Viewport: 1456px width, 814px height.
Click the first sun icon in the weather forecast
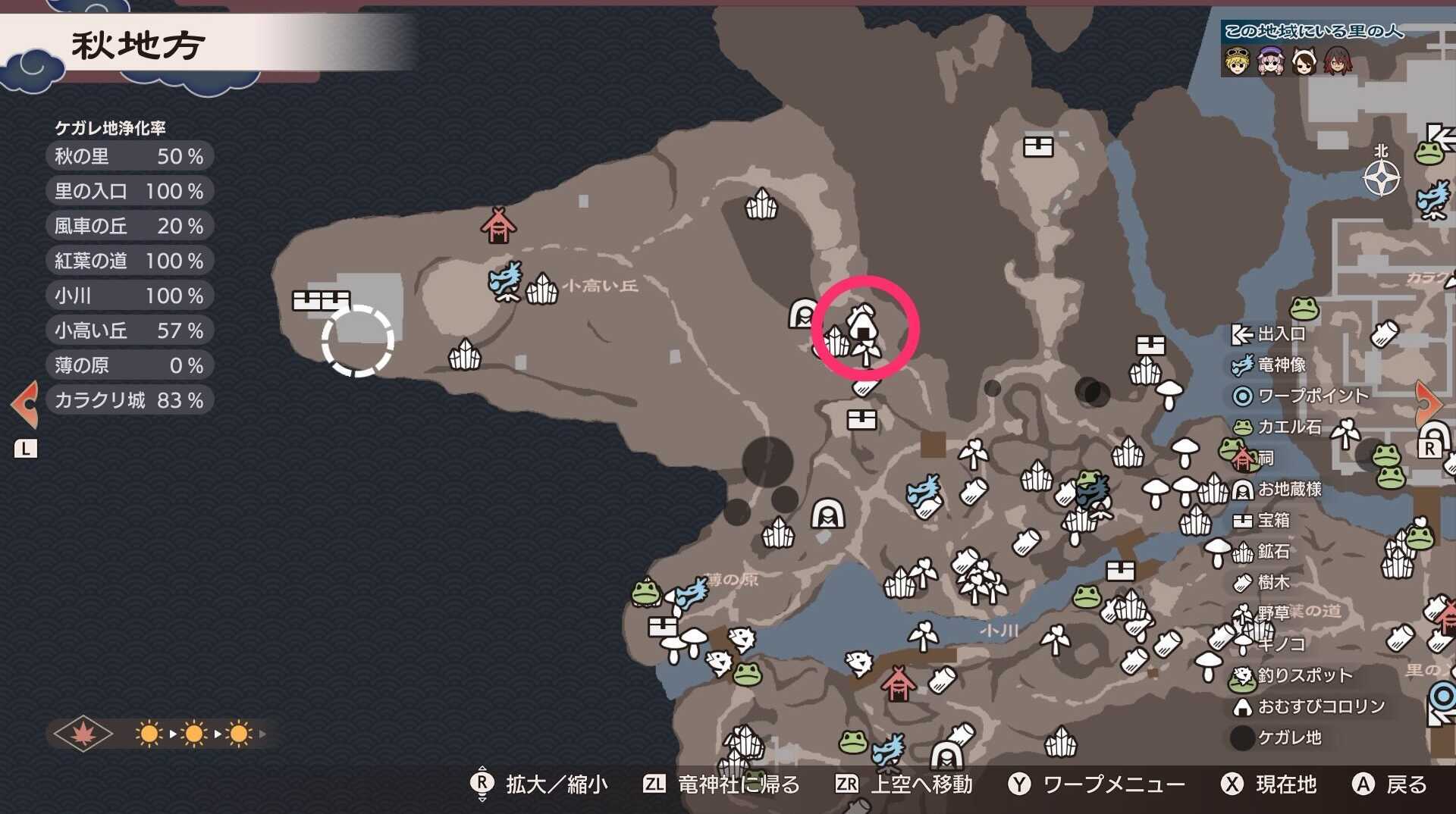(x=149, y=733)
